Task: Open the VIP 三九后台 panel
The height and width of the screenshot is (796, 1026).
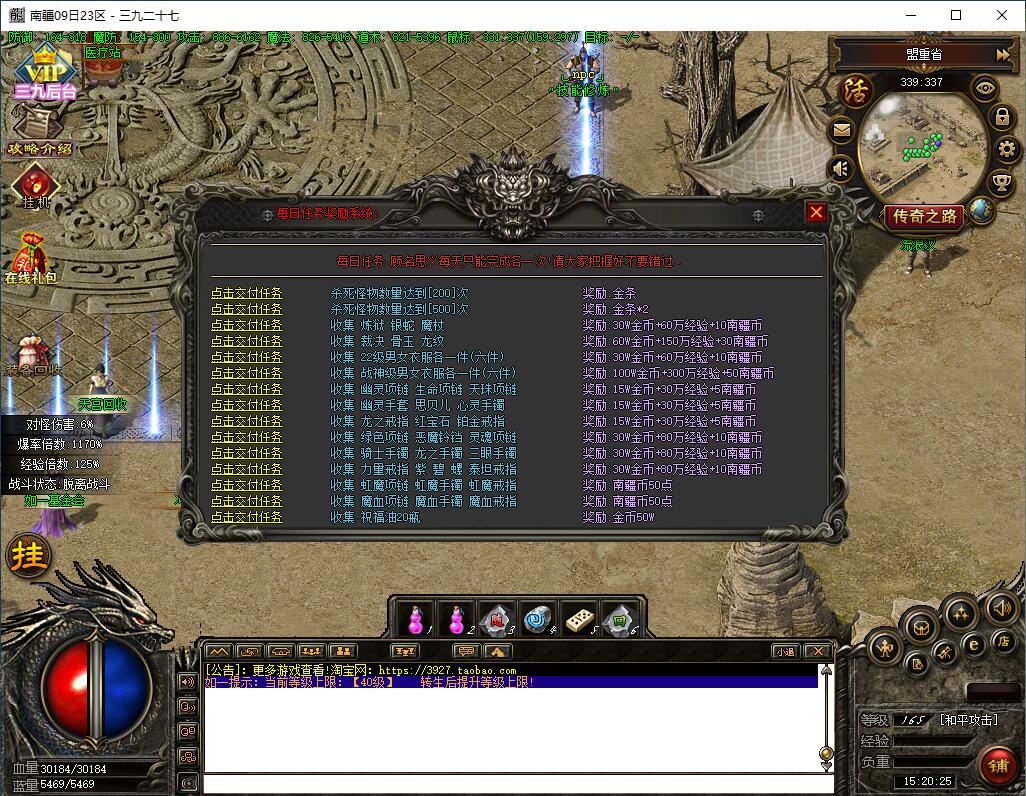Action: pyautogui.click(x=45, y=72)
